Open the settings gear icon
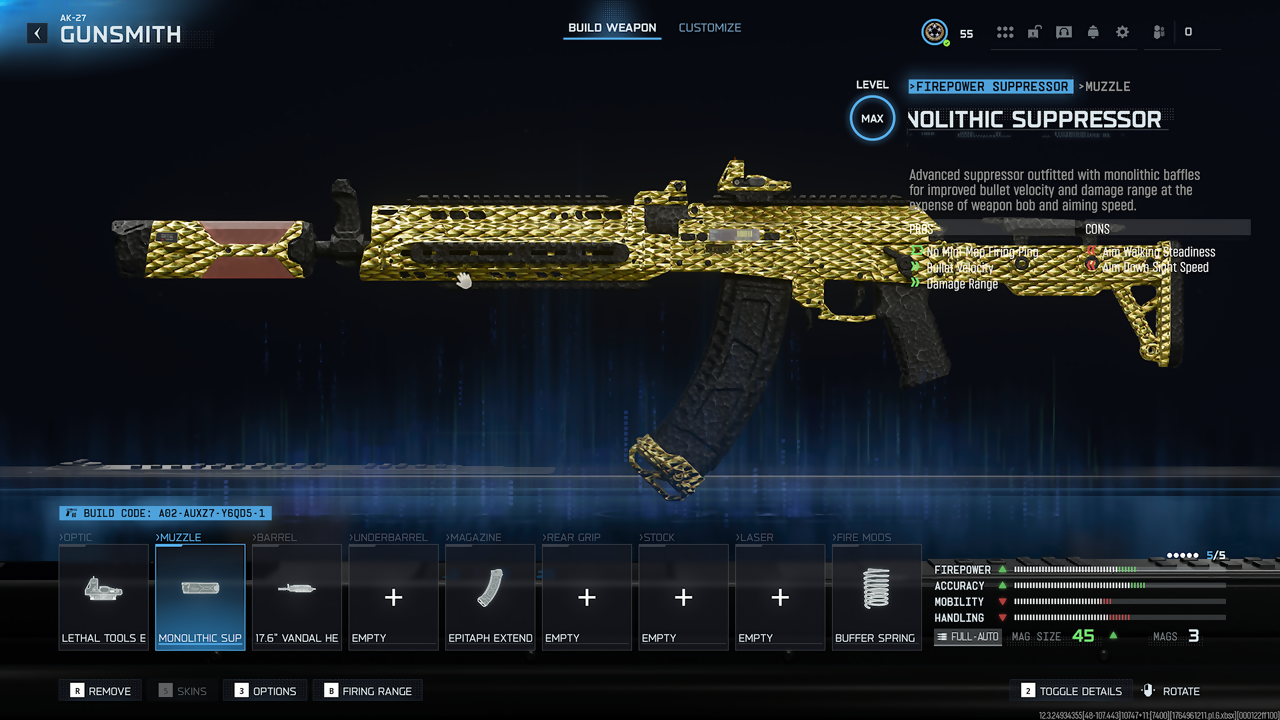This screenshot has width=1280, height=720. click(x=1122, y=33)
